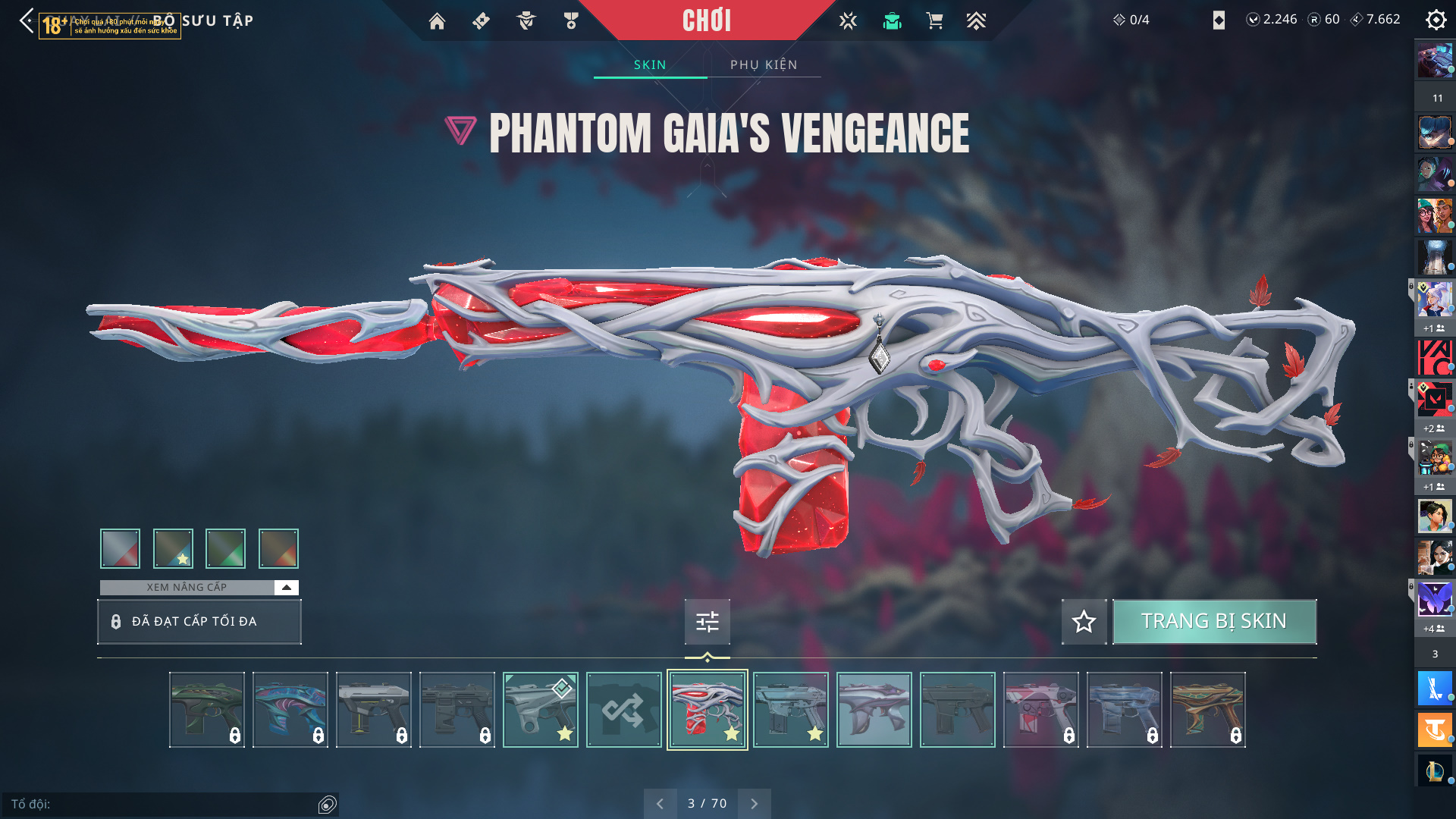Click the team chat input field
The width and height of the screenshot is (1456, 819).
[163, 804]
